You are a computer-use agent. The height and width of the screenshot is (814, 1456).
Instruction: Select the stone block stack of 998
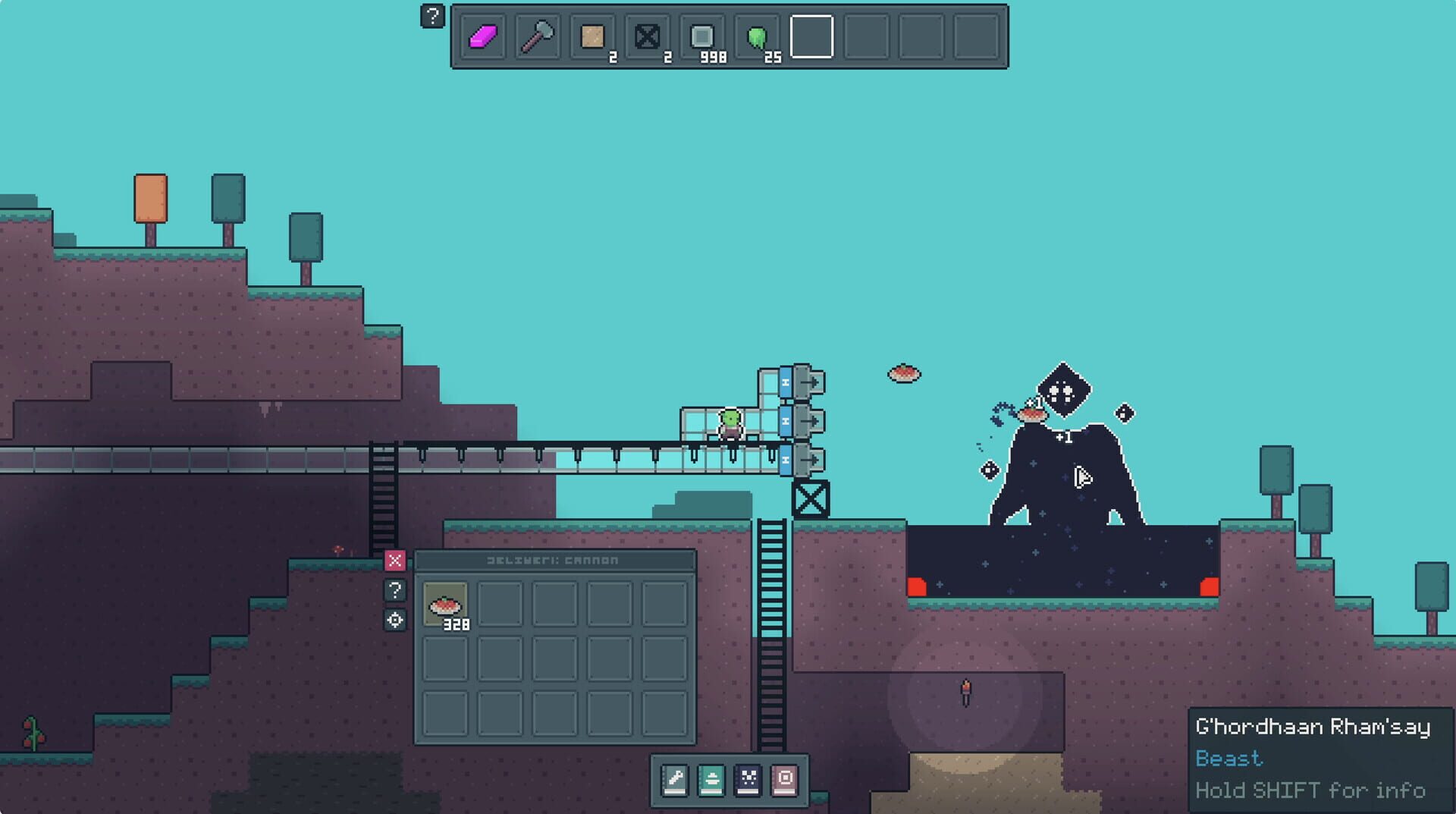pyautogui.click(x=704, y=36)
